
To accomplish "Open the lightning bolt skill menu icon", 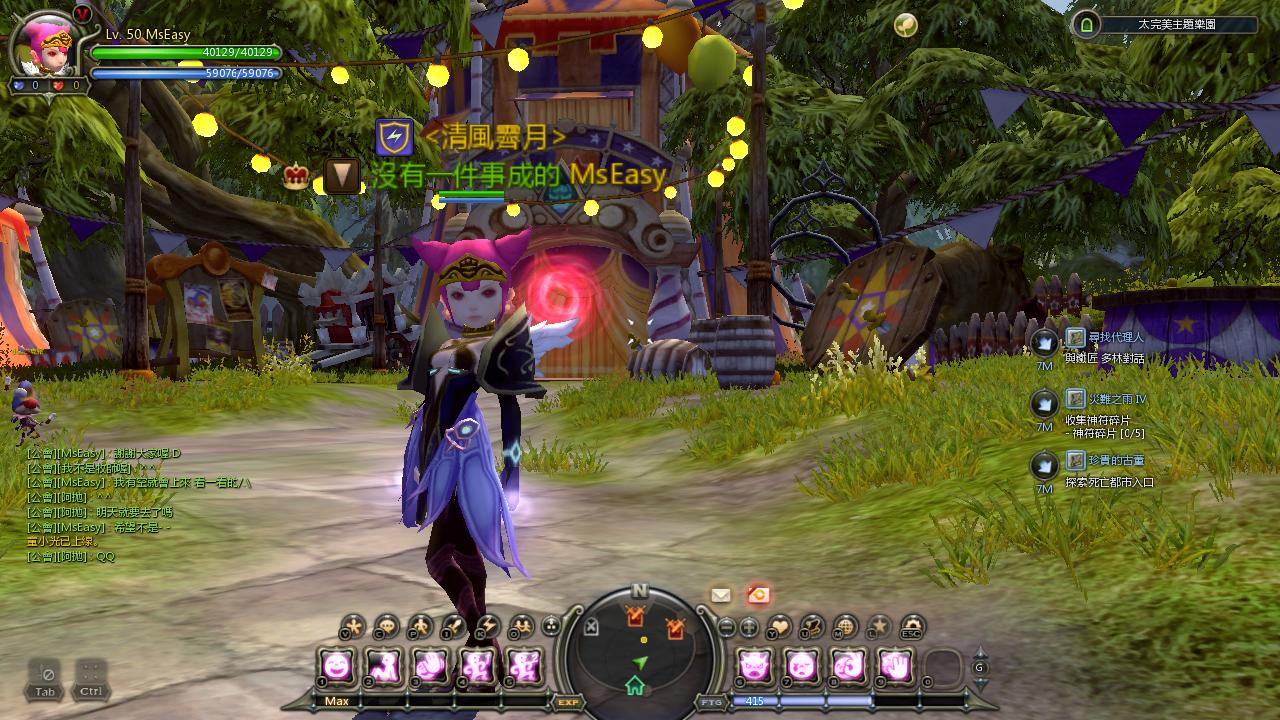I will 487,627.
